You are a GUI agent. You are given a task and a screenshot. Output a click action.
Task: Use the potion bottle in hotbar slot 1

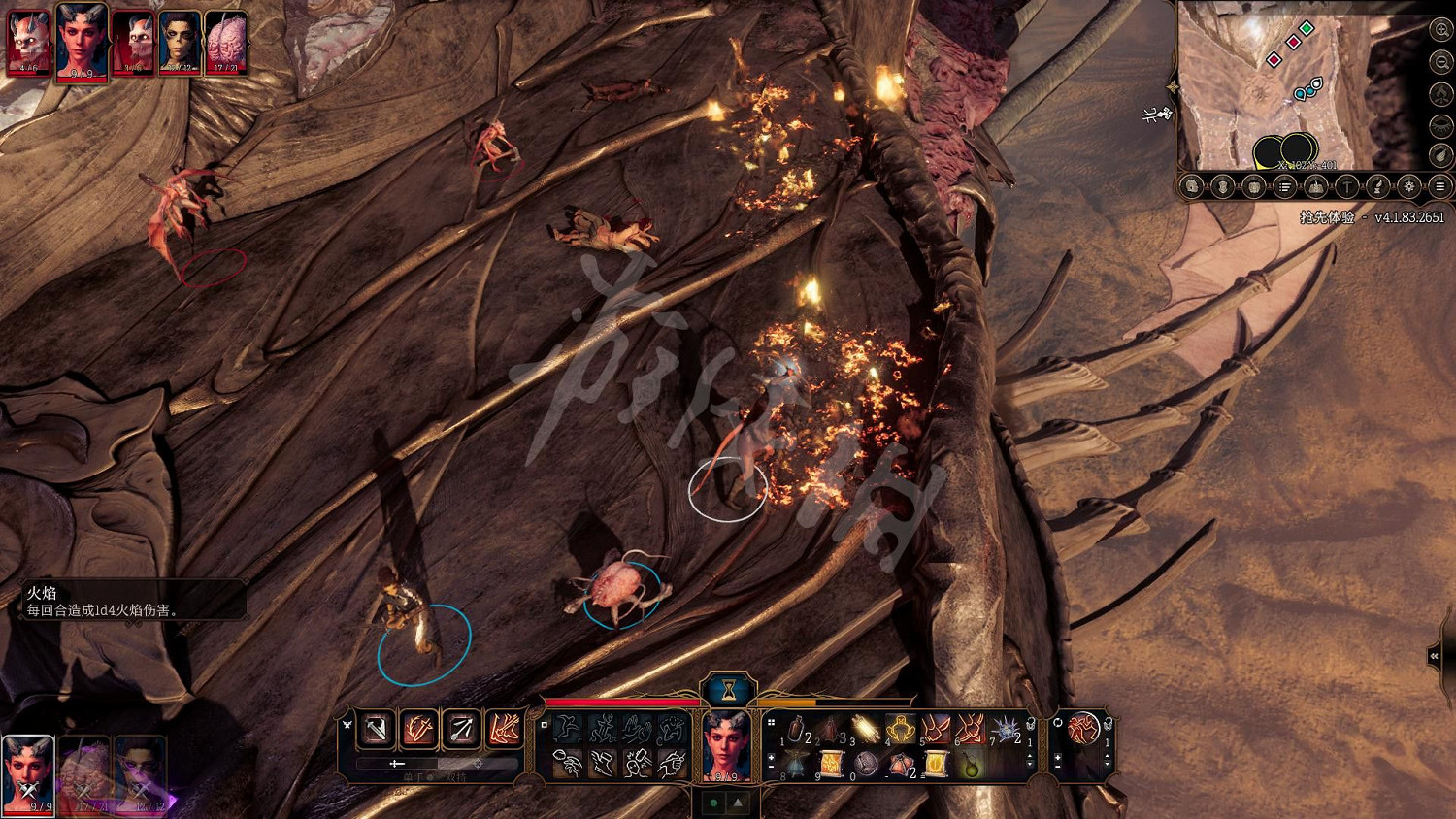tap(796, 729)
